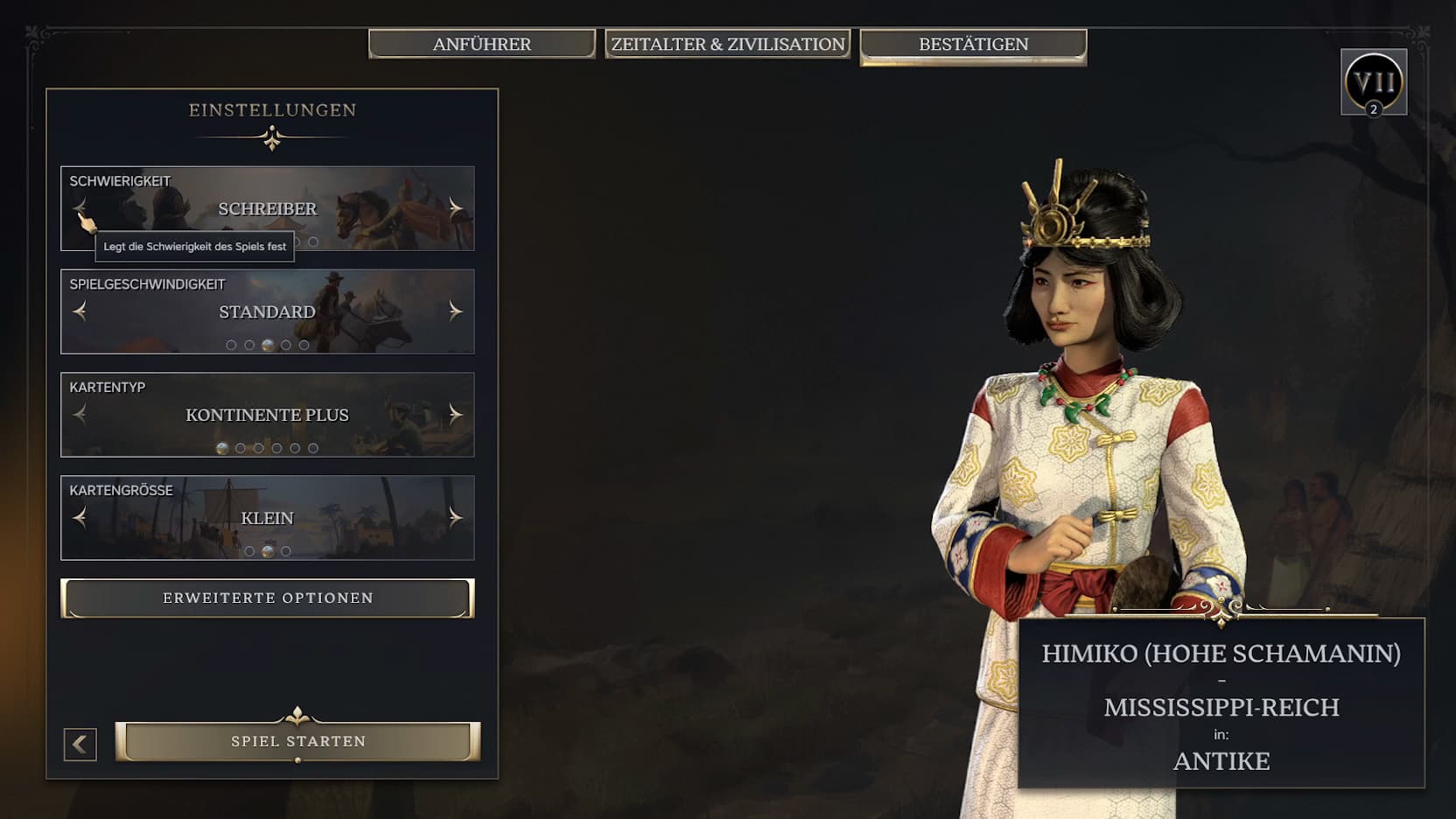Screen dimensions: 1456x819
Task: Go back with the bottom-left arrow button
Action: [x=80, y=745]
